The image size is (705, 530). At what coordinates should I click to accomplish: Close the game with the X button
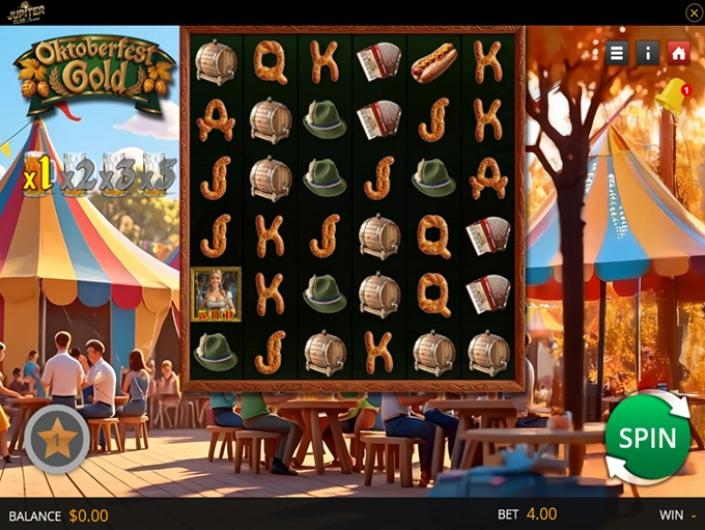[693, 12]
